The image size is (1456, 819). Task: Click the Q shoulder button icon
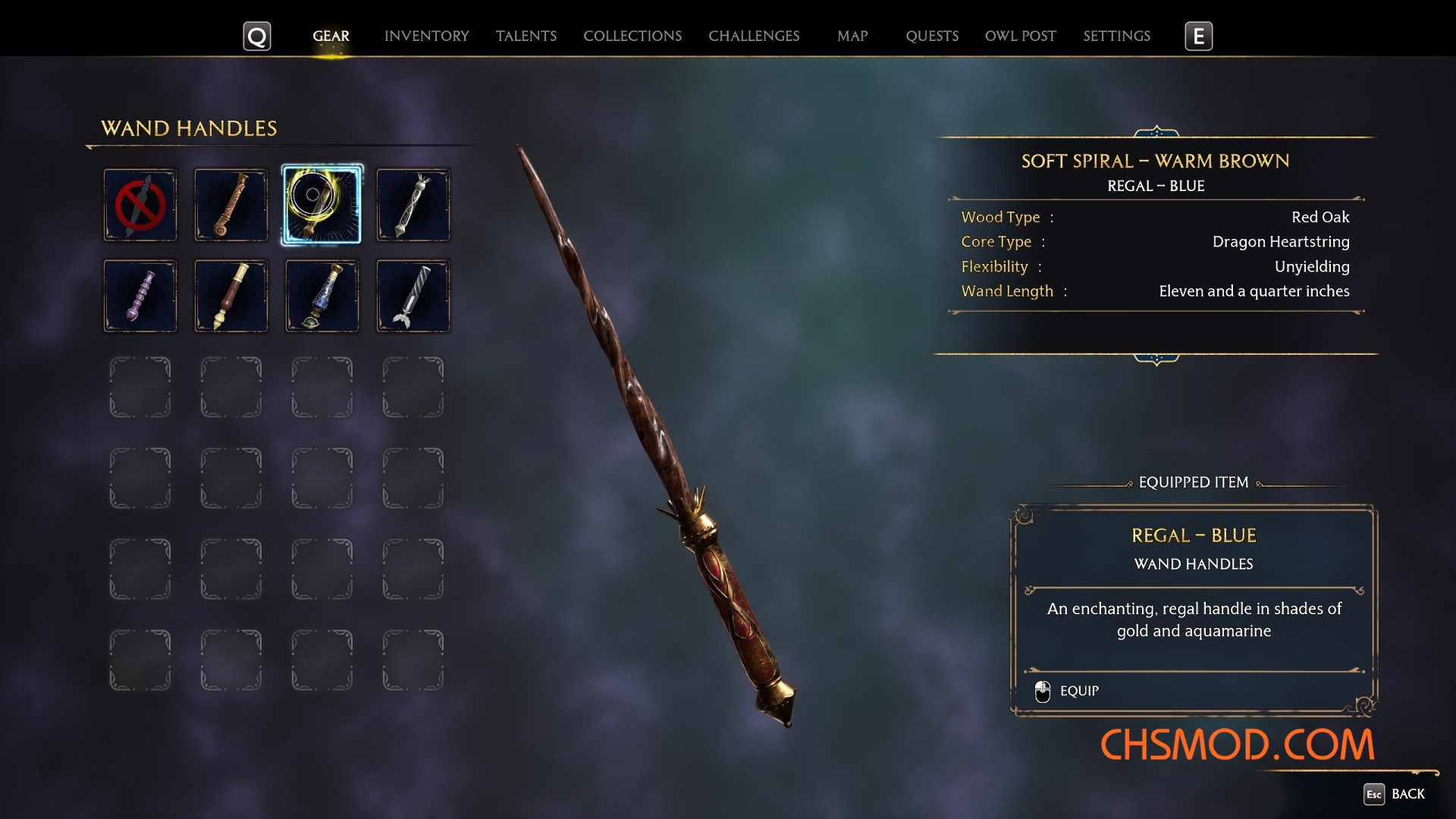[257, 36]
